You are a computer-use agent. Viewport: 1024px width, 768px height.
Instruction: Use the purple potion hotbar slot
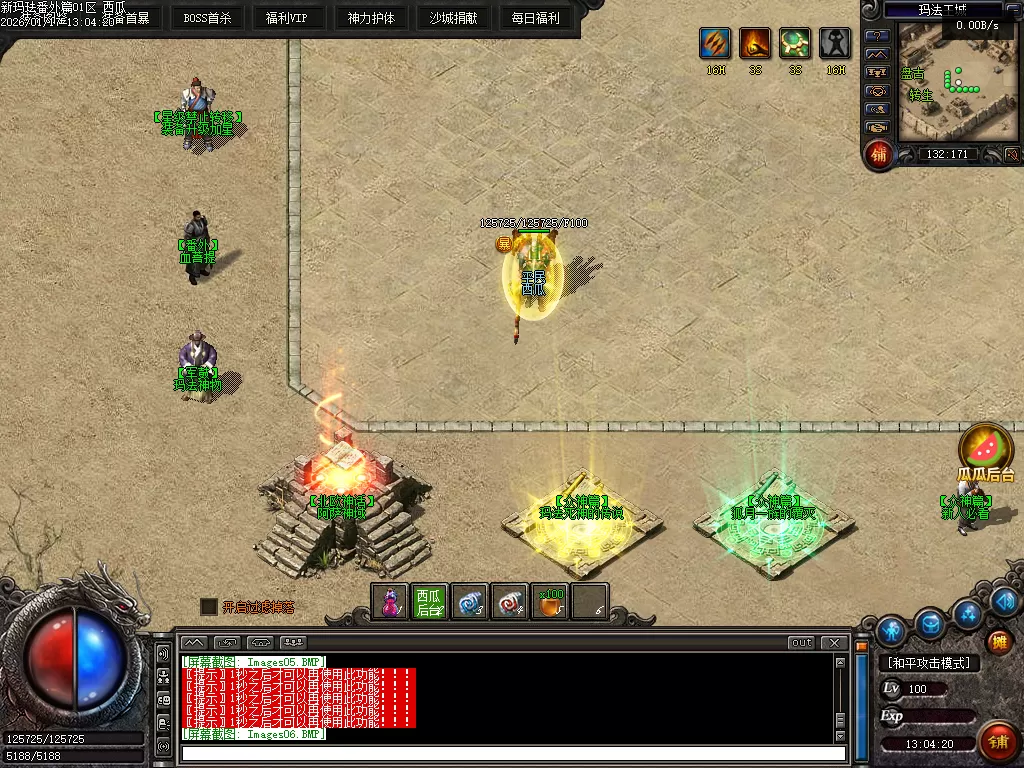pyautogui.click(x=391, y=601)
